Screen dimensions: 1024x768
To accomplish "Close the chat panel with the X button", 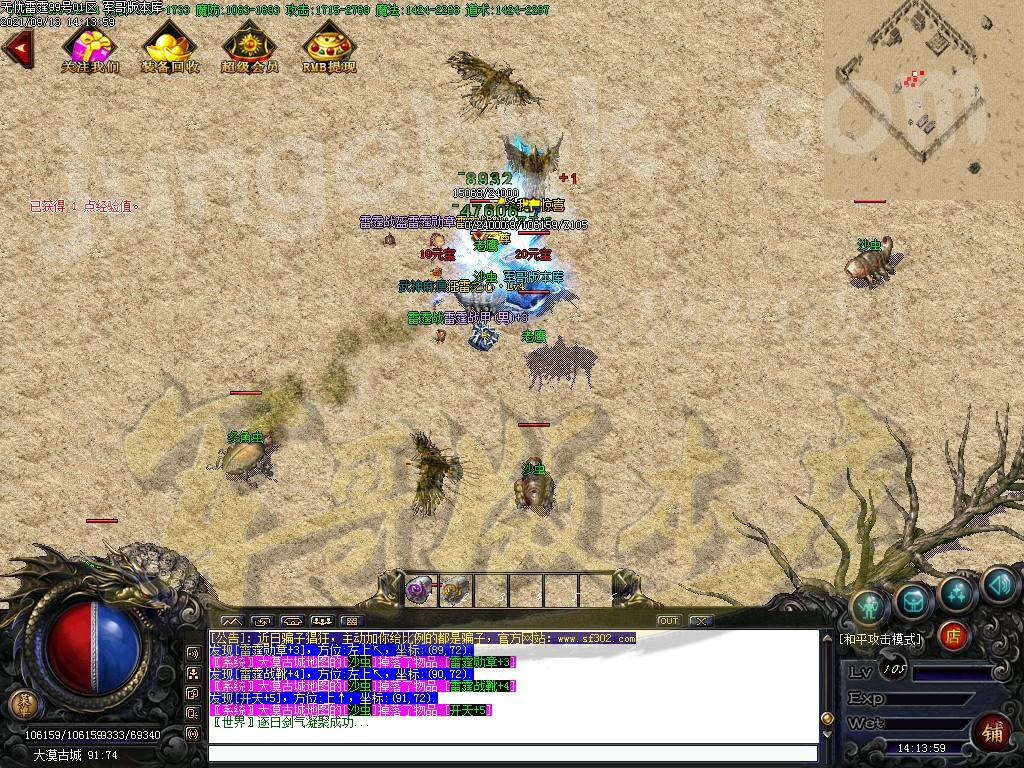I will [701, 621].
